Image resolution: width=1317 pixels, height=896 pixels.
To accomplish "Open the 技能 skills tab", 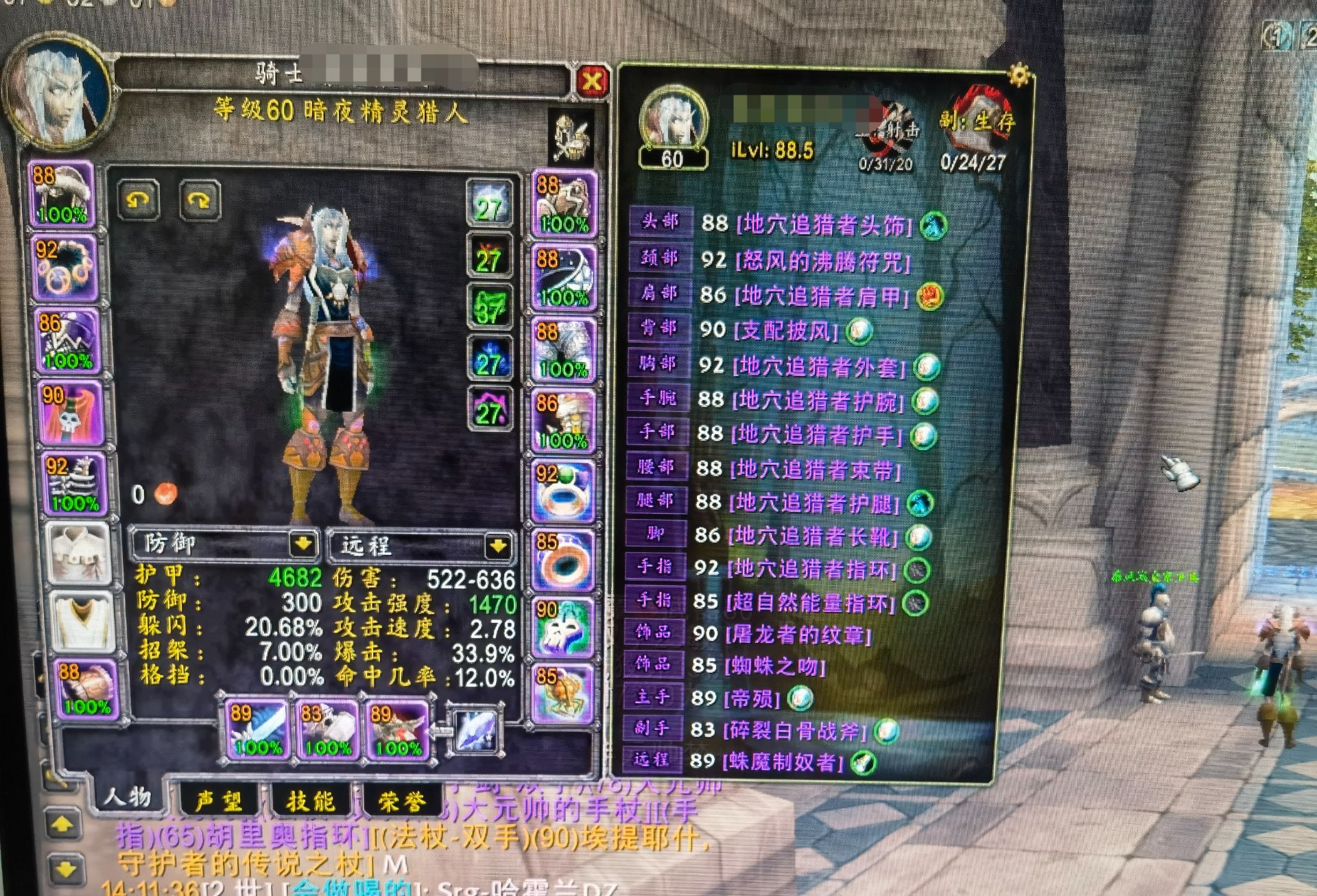I will click(310, 801).
